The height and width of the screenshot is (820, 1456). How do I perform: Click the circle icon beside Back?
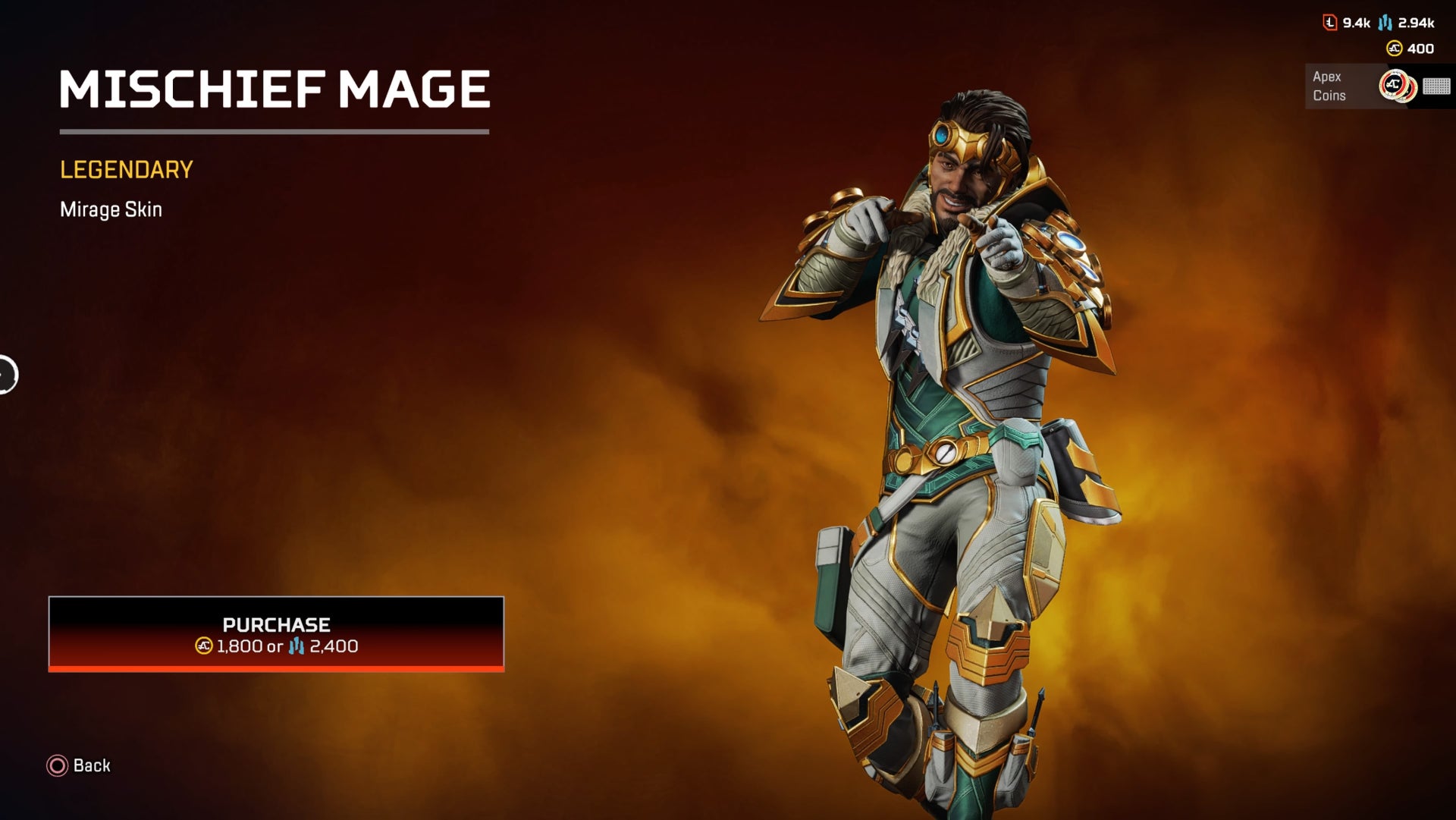pyautogui.click(x=56, y=766)
